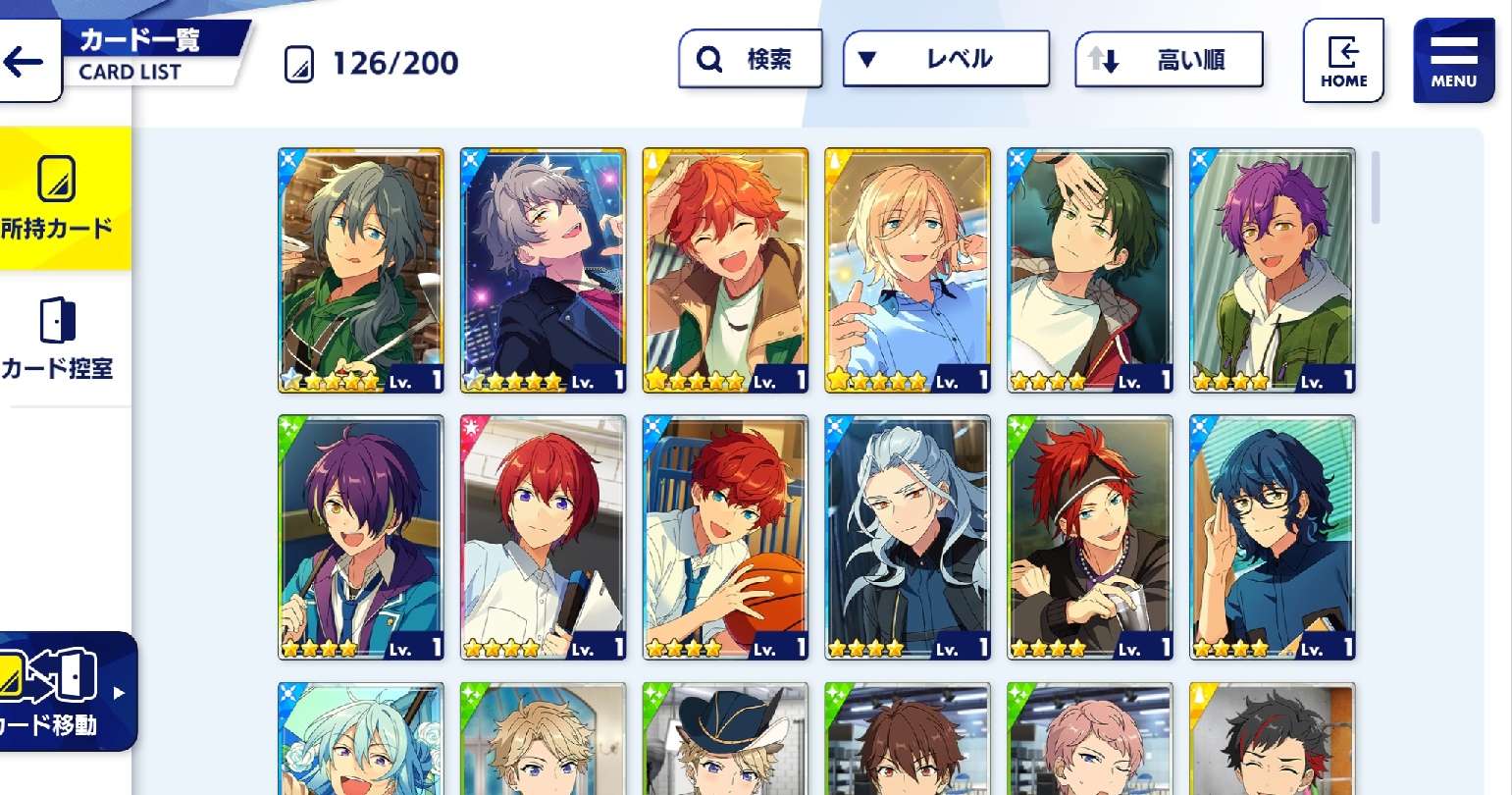Select the blue-haired card wearing glasses
The image size is (1512, 795).
[x=1273, y=537]
